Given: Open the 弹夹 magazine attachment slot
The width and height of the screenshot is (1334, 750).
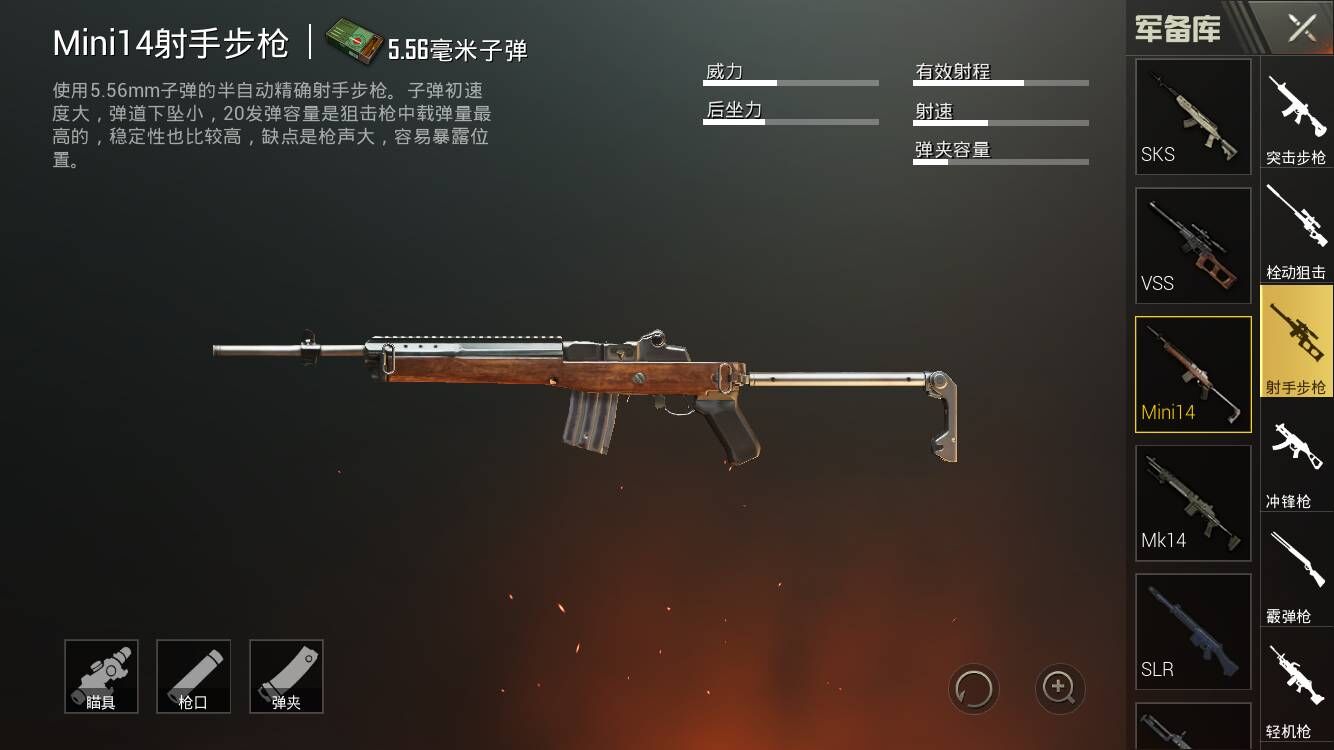Looking at the screenshot, I should 286,676.
